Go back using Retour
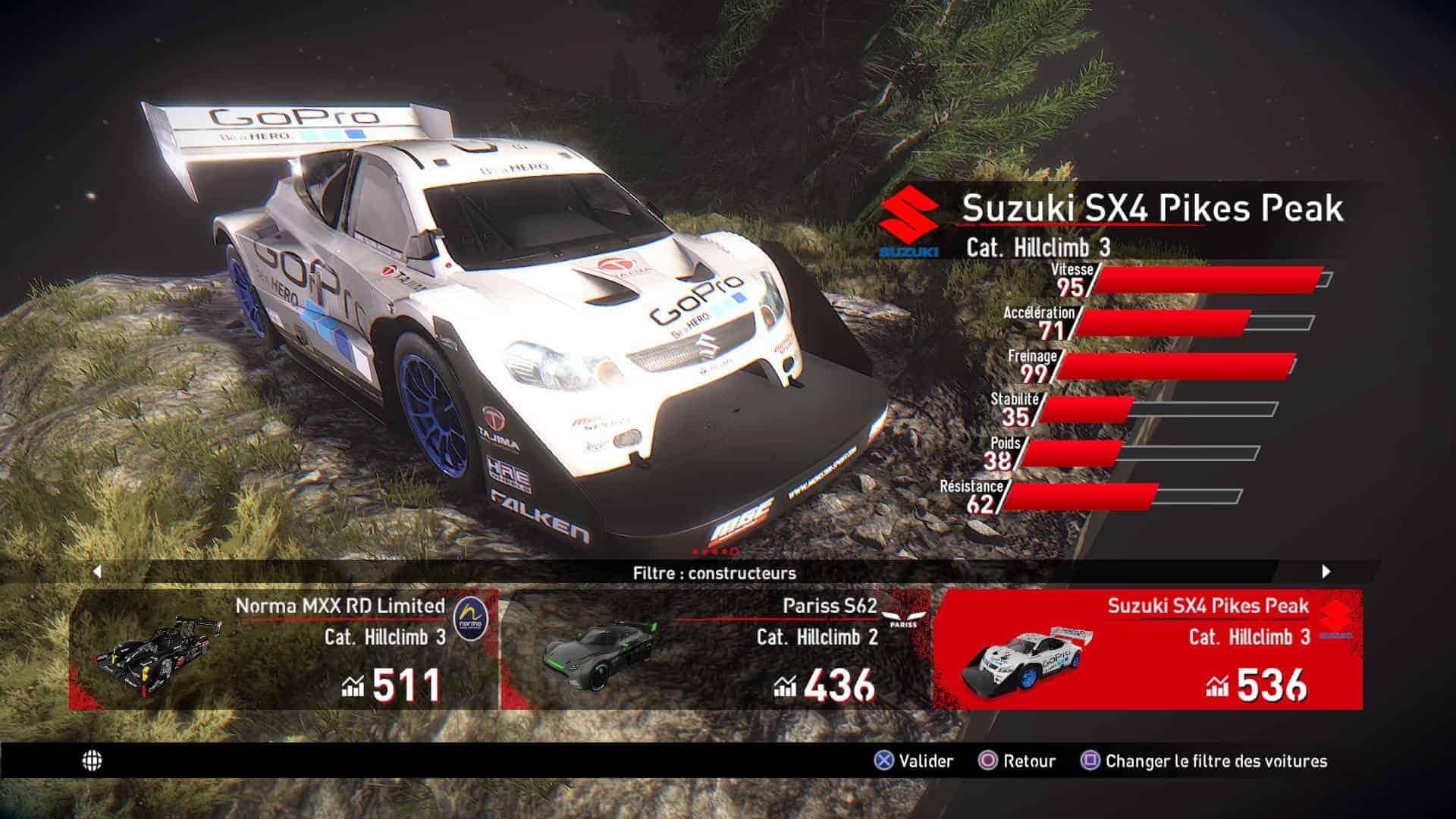Viewport: 1456px width, 819px height. [x=1018, y=761]
